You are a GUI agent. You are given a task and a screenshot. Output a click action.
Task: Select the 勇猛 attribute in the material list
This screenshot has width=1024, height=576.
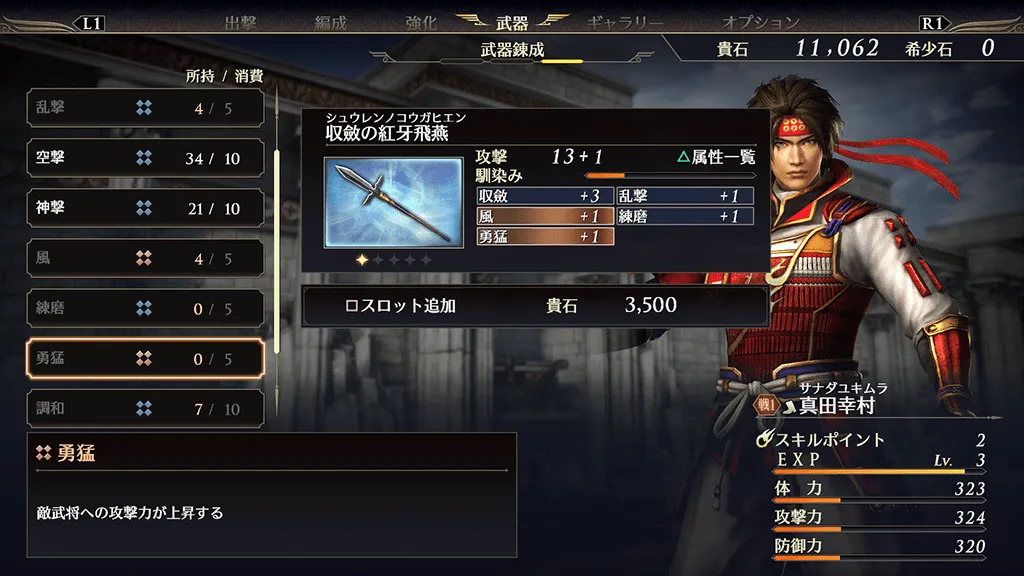pos(145,358)
